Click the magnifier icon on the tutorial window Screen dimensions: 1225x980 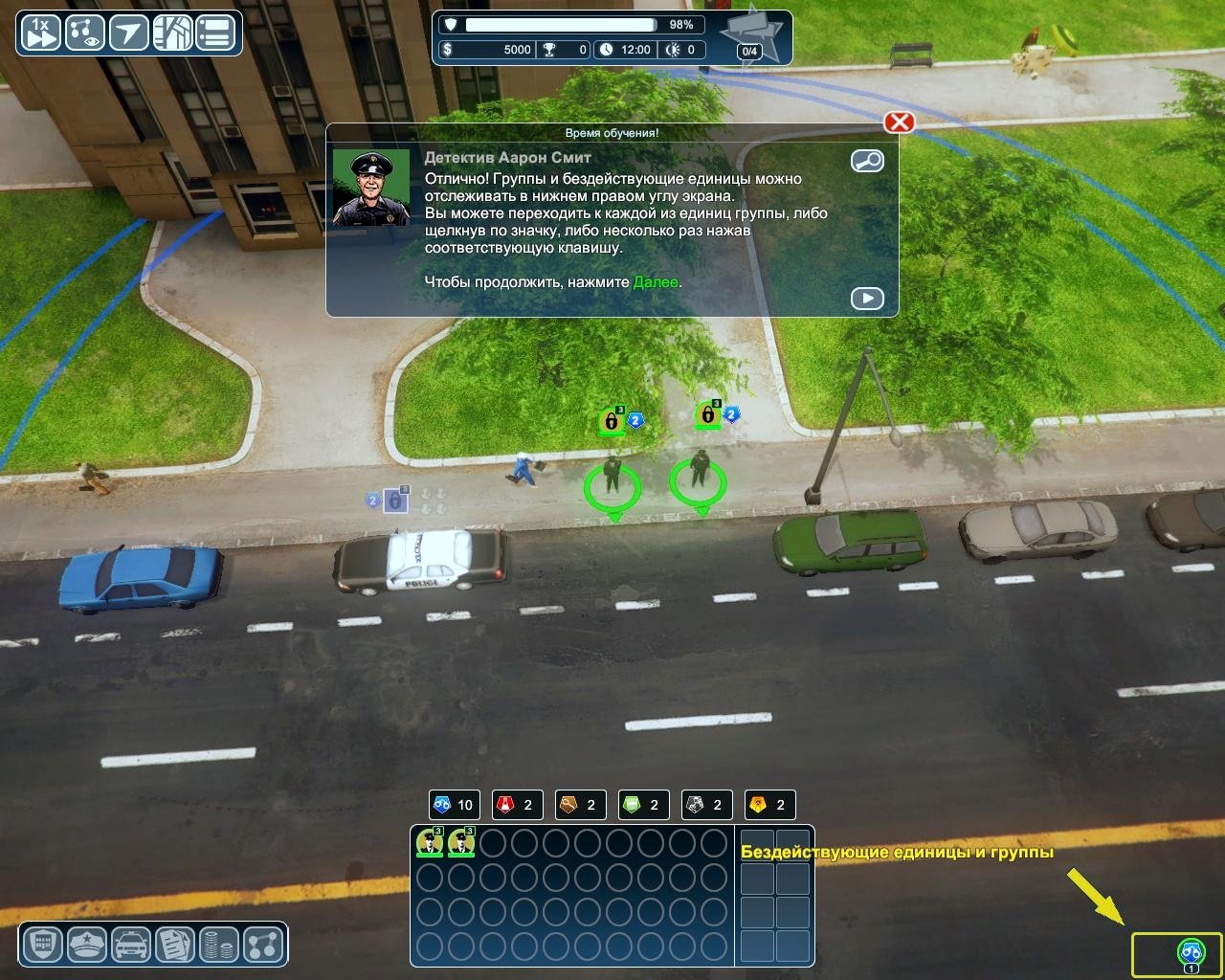(867, 161)
